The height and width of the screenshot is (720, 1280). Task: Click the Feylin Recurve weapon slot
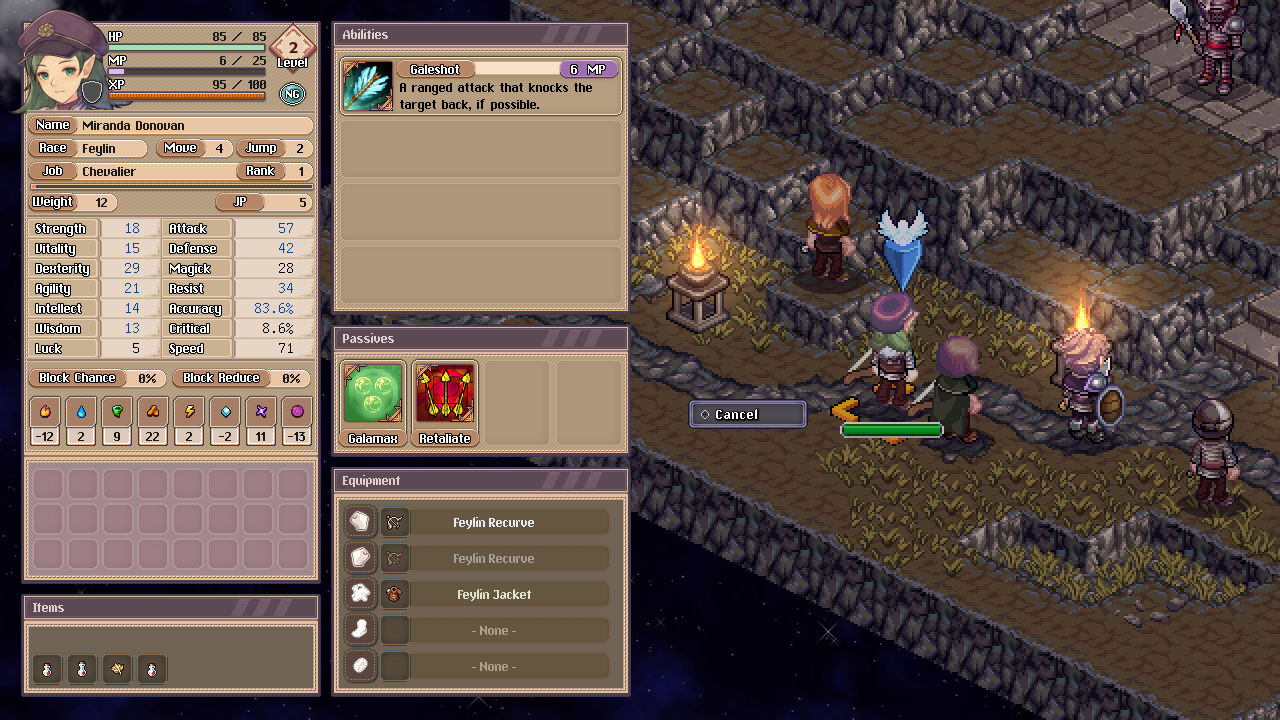(x=494, y=521)
